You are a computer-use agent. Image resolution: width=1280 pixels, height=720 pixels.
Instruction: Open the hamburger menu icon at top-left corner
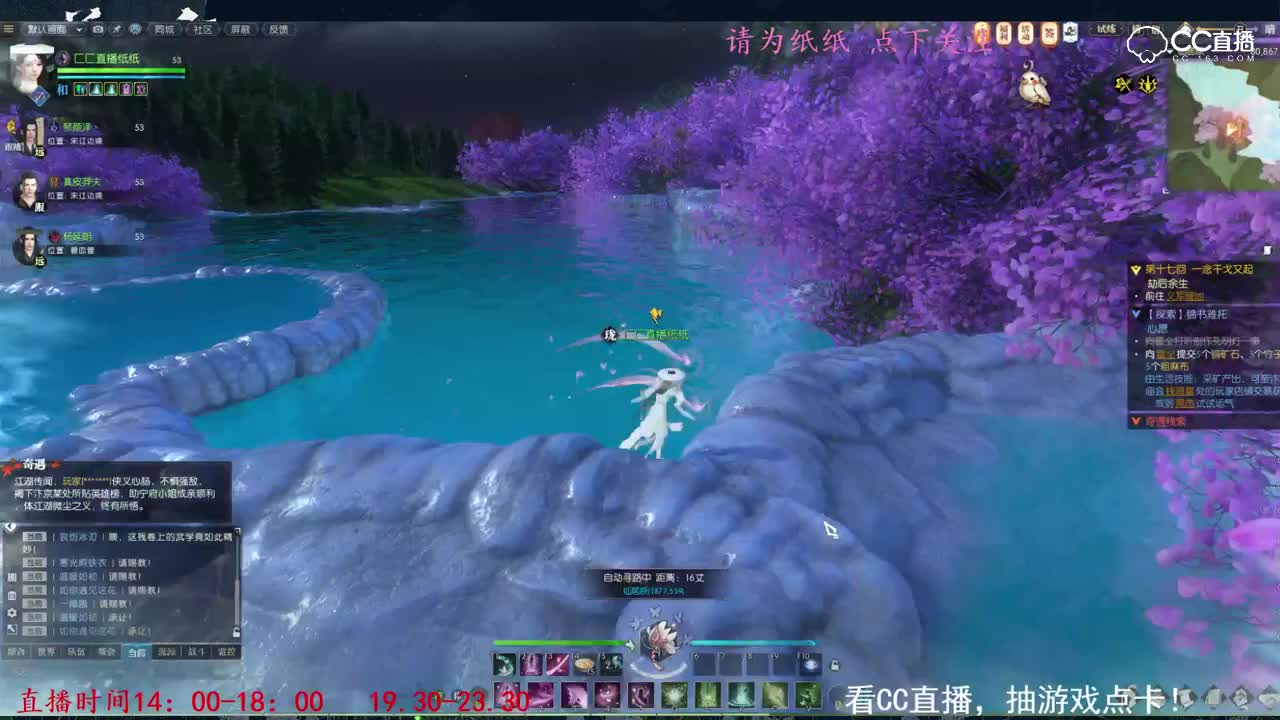tap(8, 28)
